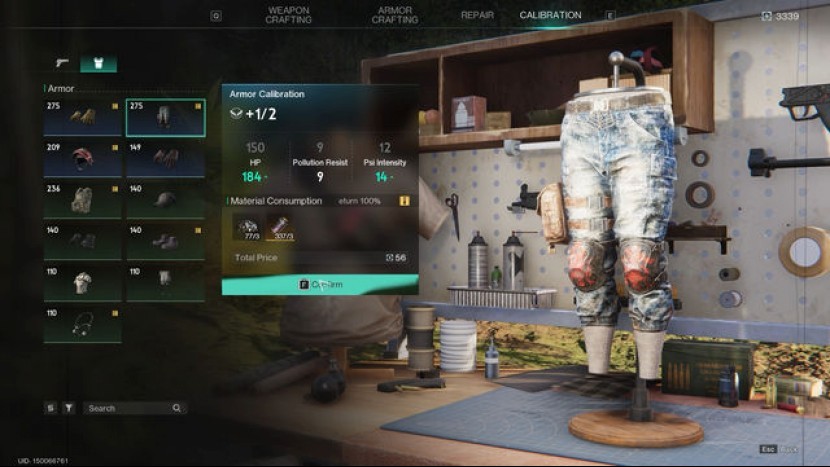Confirm the armor calibration

coord(320,285)
